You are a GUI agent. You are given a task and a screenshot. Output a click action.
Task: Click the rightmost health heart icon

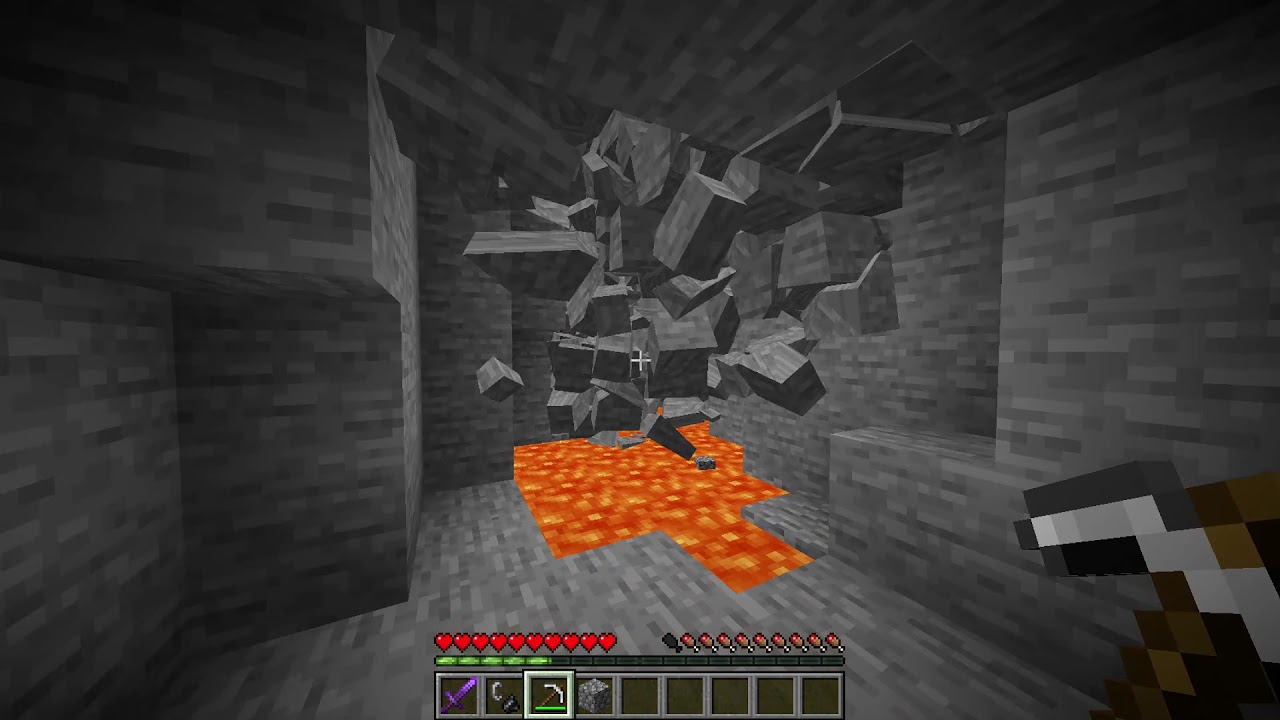[606, 640]
